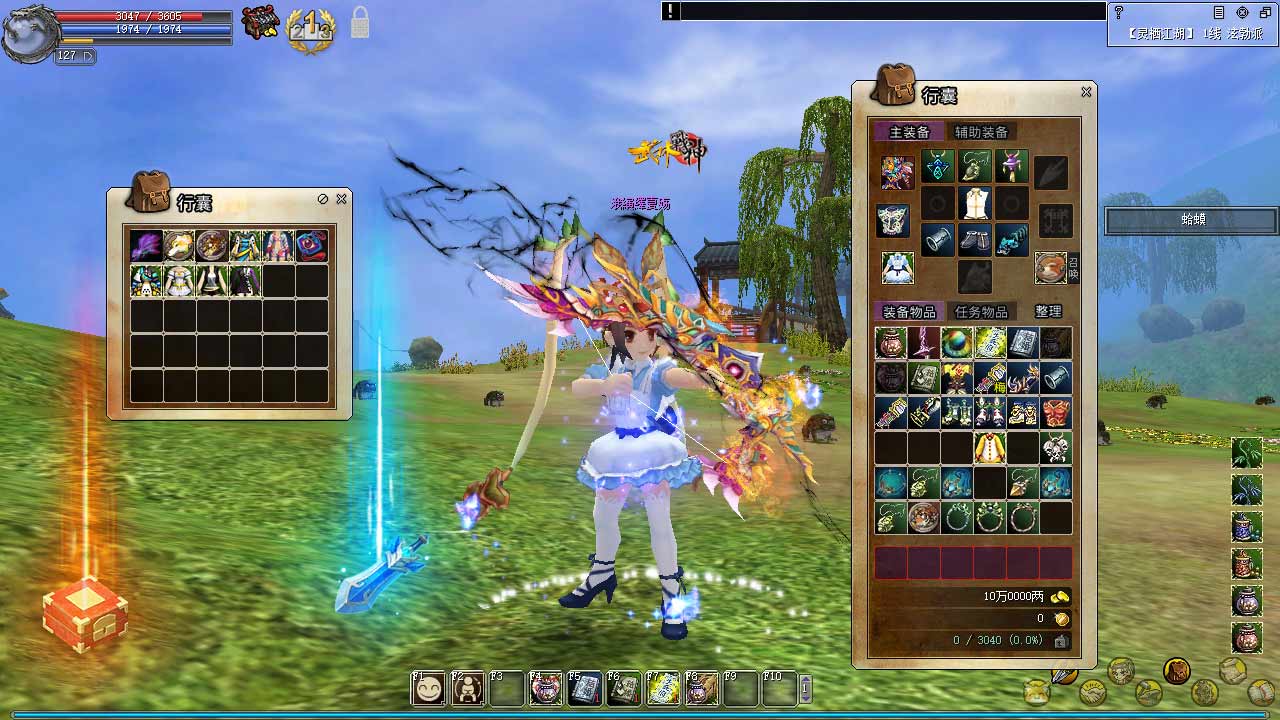Select the 主装备 tab
1280x720 pixels.
pyautogui.click(x=909, y=132)
